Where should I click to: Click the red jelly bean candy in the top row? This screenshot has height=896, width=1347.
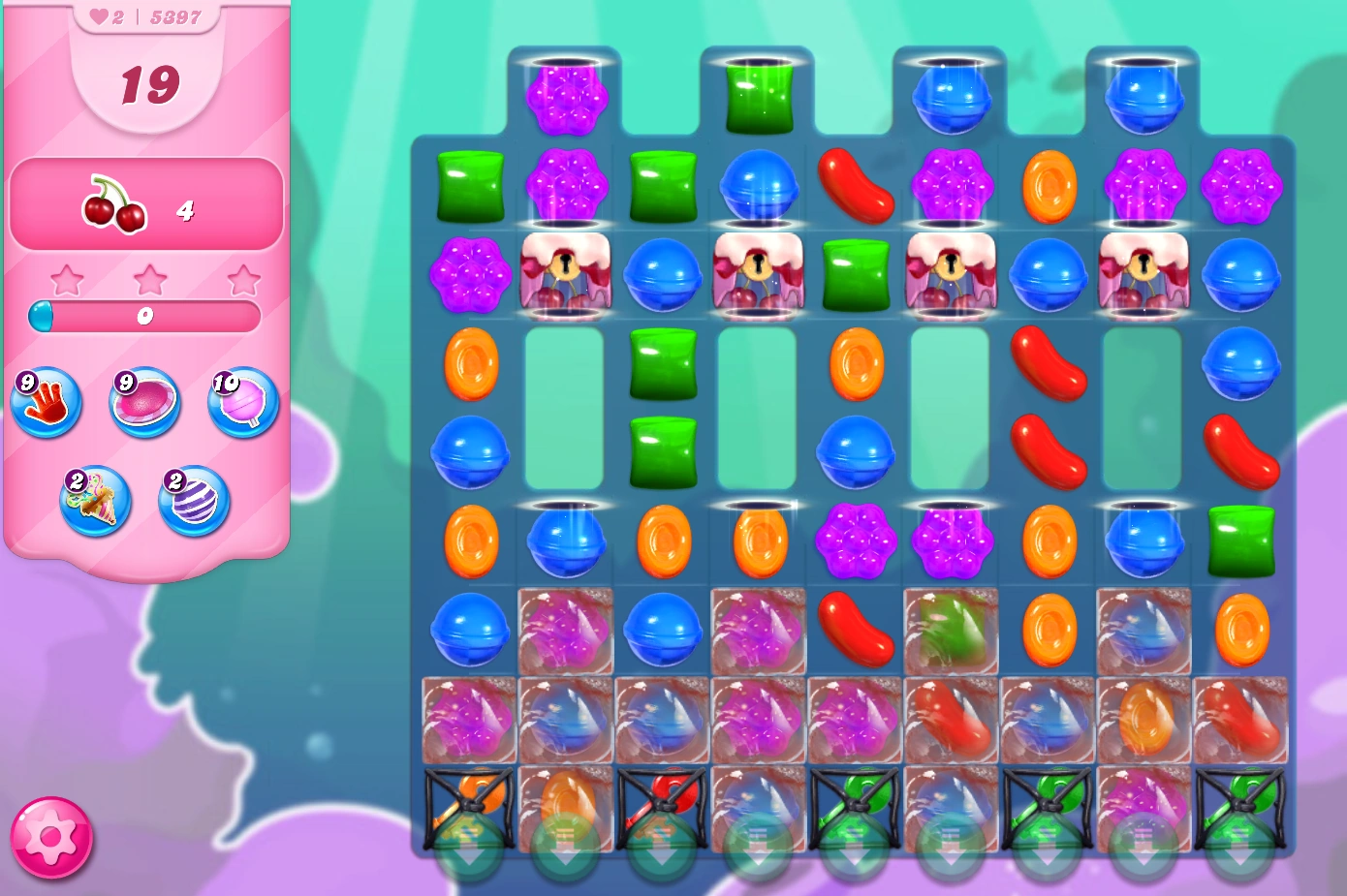click(857, 185)
